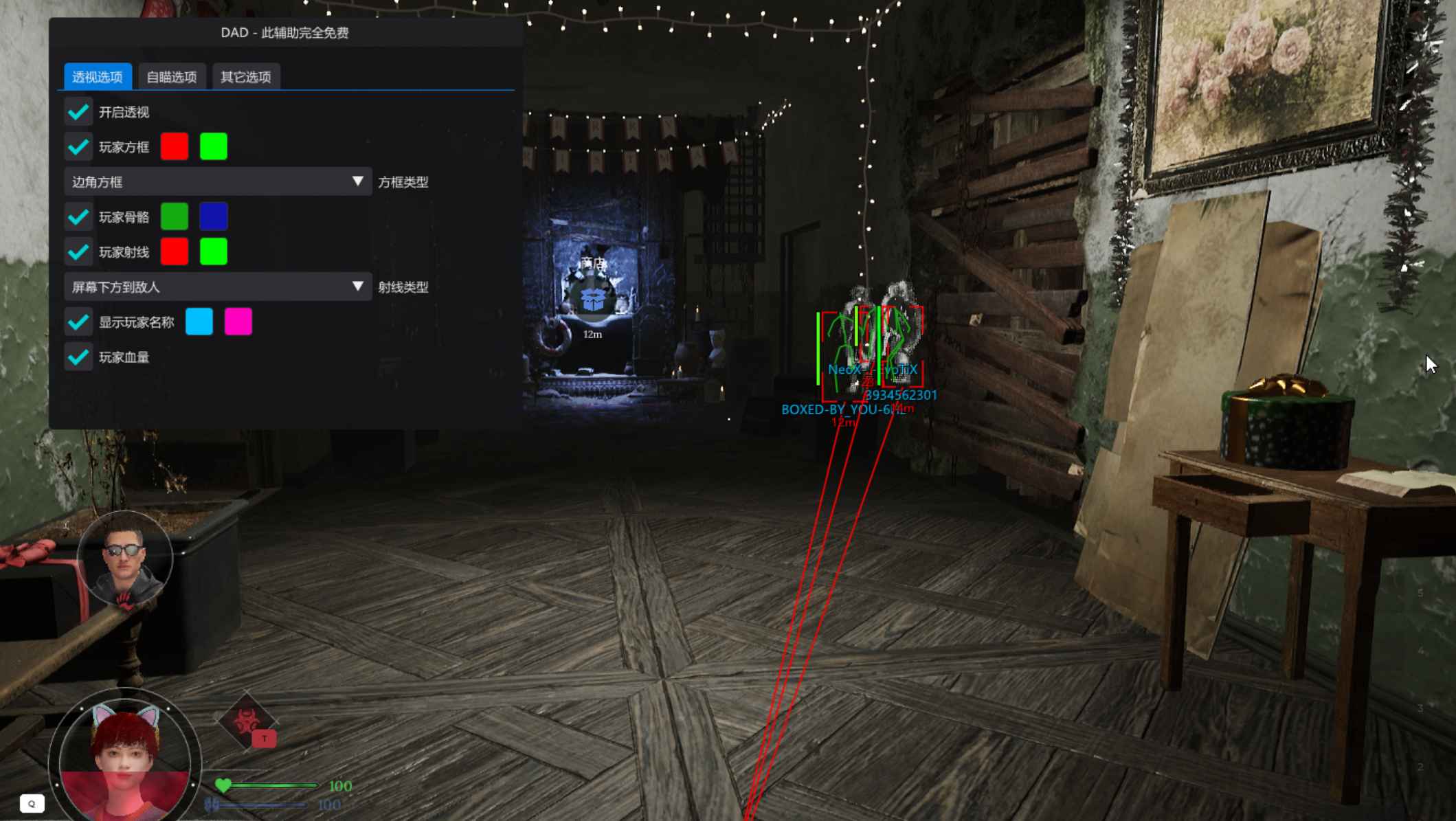Expand the 屏幕下方到敌人 ray type dropdown
This screenshot has height=821, width=1456.
point(217,286)
